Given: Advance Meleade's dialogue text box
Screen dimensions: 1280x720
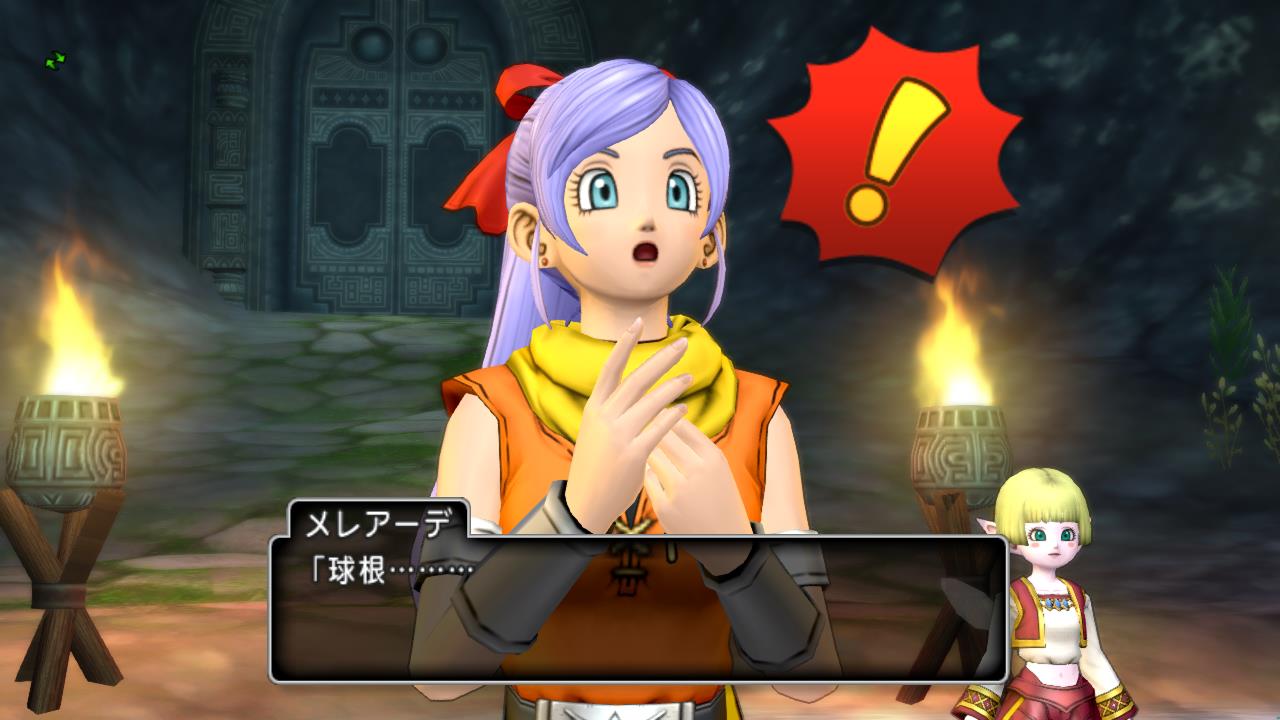Looking at the screenshot, I should (x=638, y=608).
